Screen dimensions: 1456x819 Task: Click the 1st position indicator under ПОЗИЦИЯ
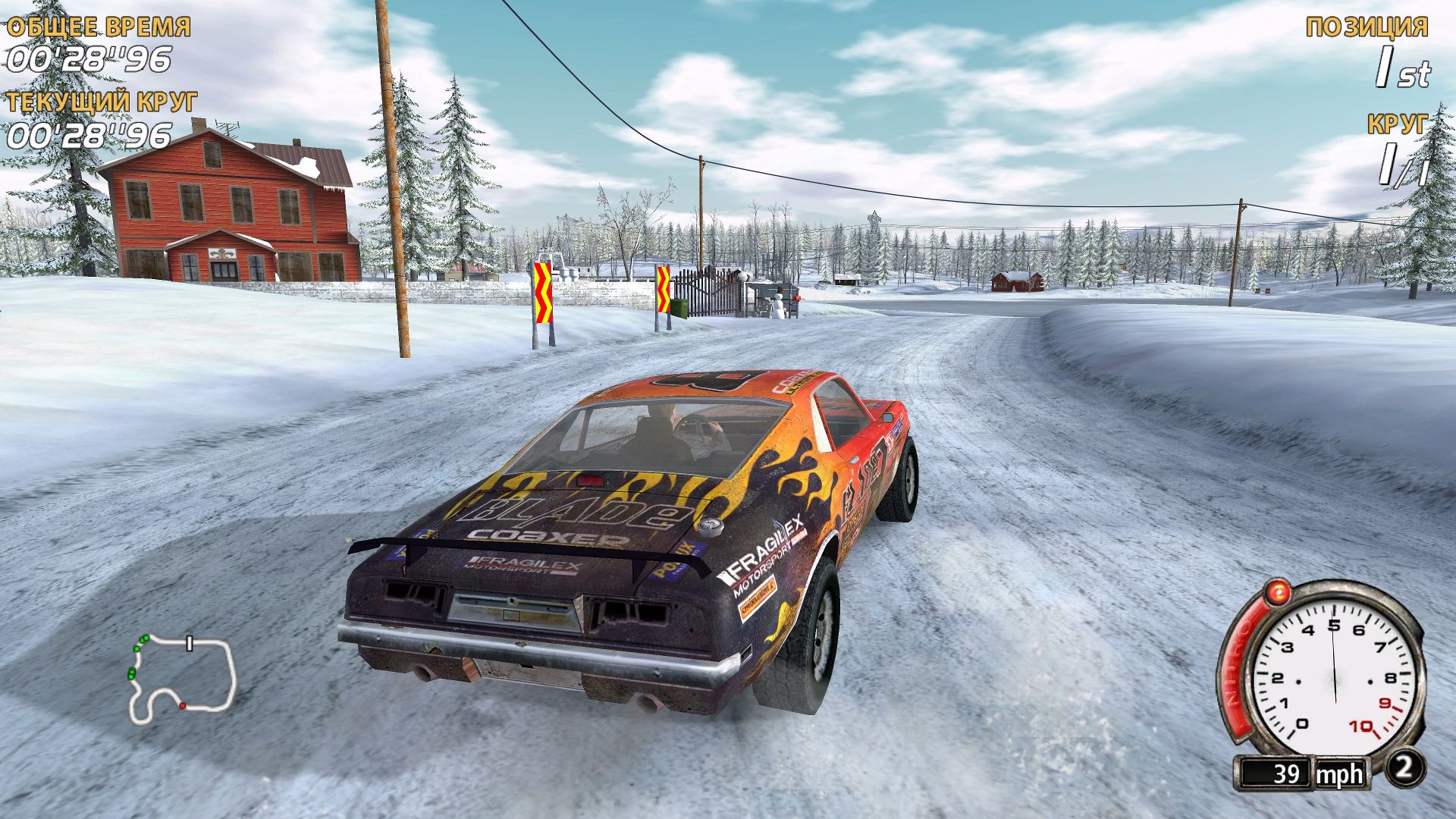pyautogui.click(x=1404, y=70)
